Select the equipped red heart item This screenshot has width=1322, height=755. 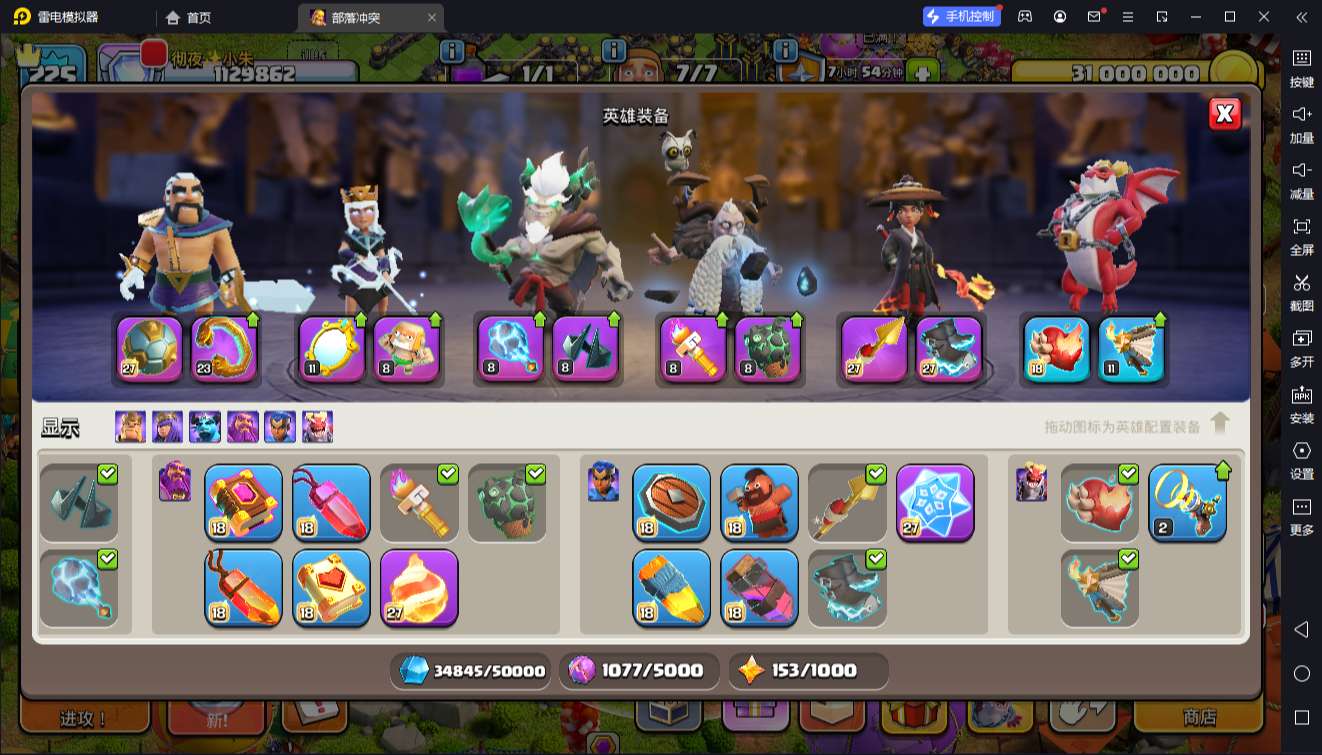pyautogui.click(x=1056, y=349)
